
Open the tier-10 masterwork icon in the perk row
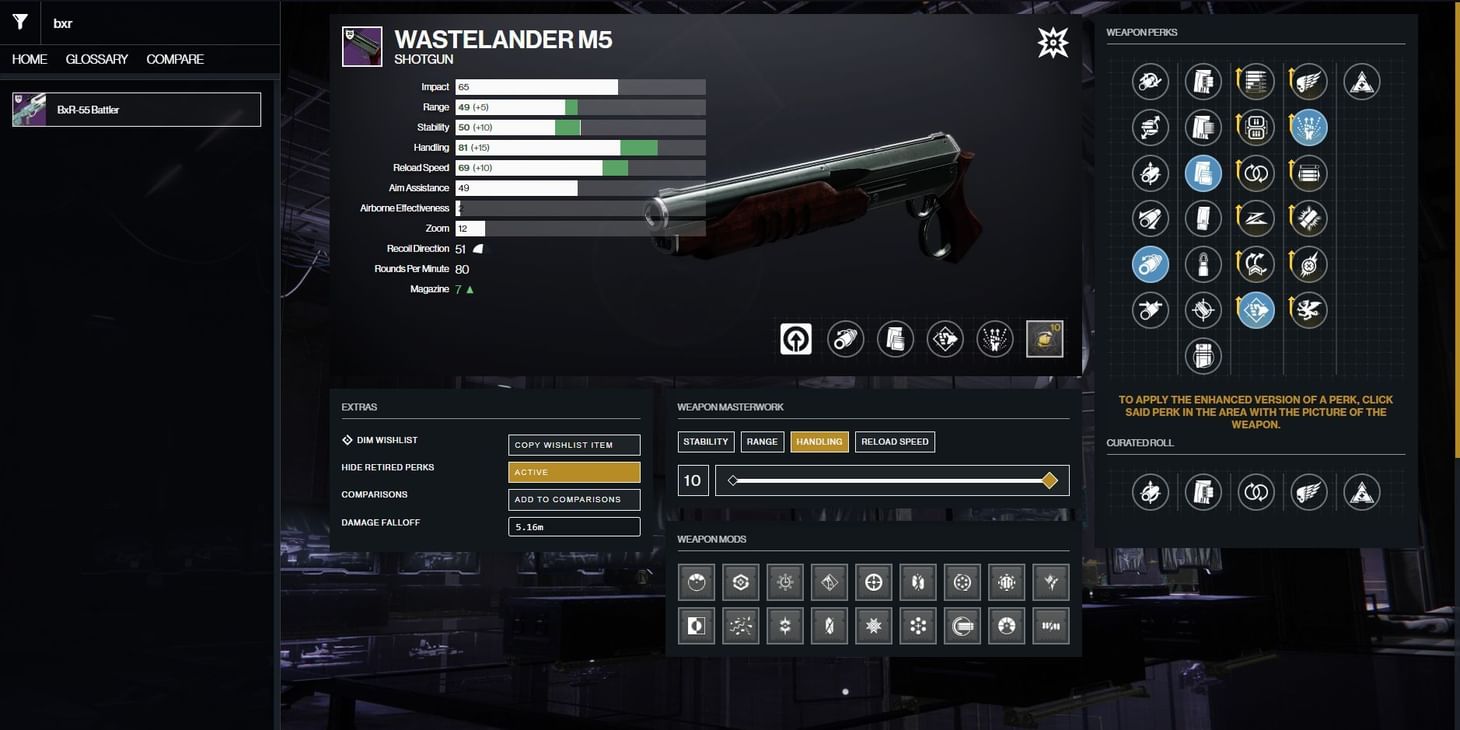point(1044,338)
